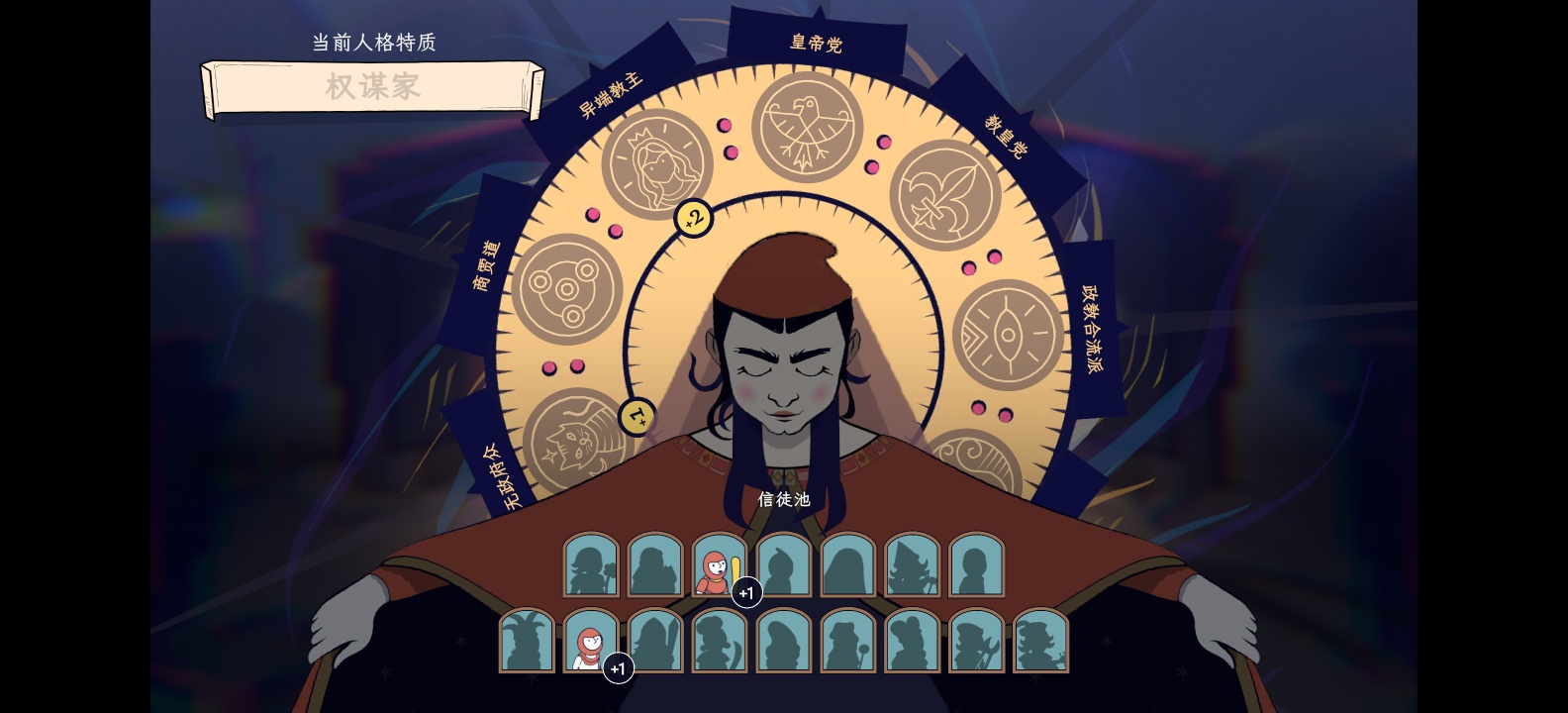Click the pointed witch-hat silhouette follower slot
Viewport: 1568px width, 713px height.
[x=912, y=565]
